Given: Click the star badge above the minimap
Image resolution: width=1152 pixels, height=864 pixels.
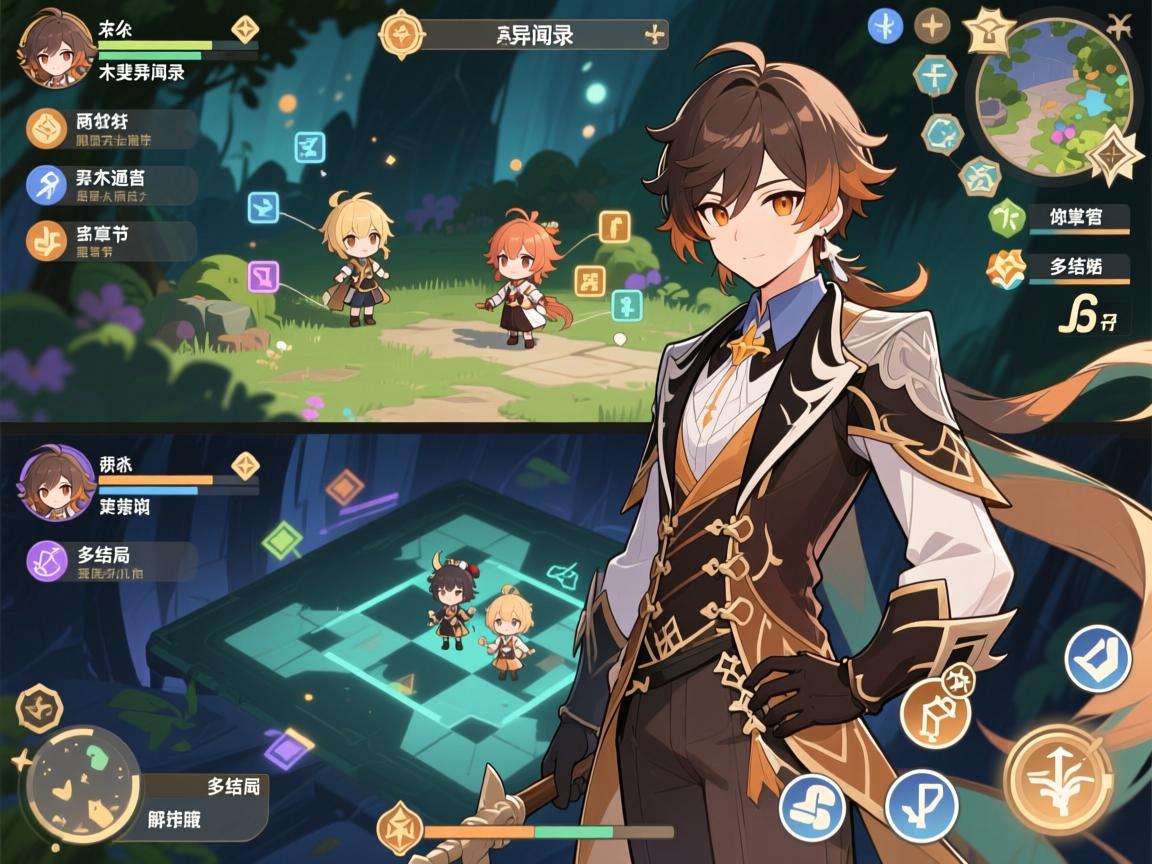Looking at the screenshot, I should click(990, 30).
